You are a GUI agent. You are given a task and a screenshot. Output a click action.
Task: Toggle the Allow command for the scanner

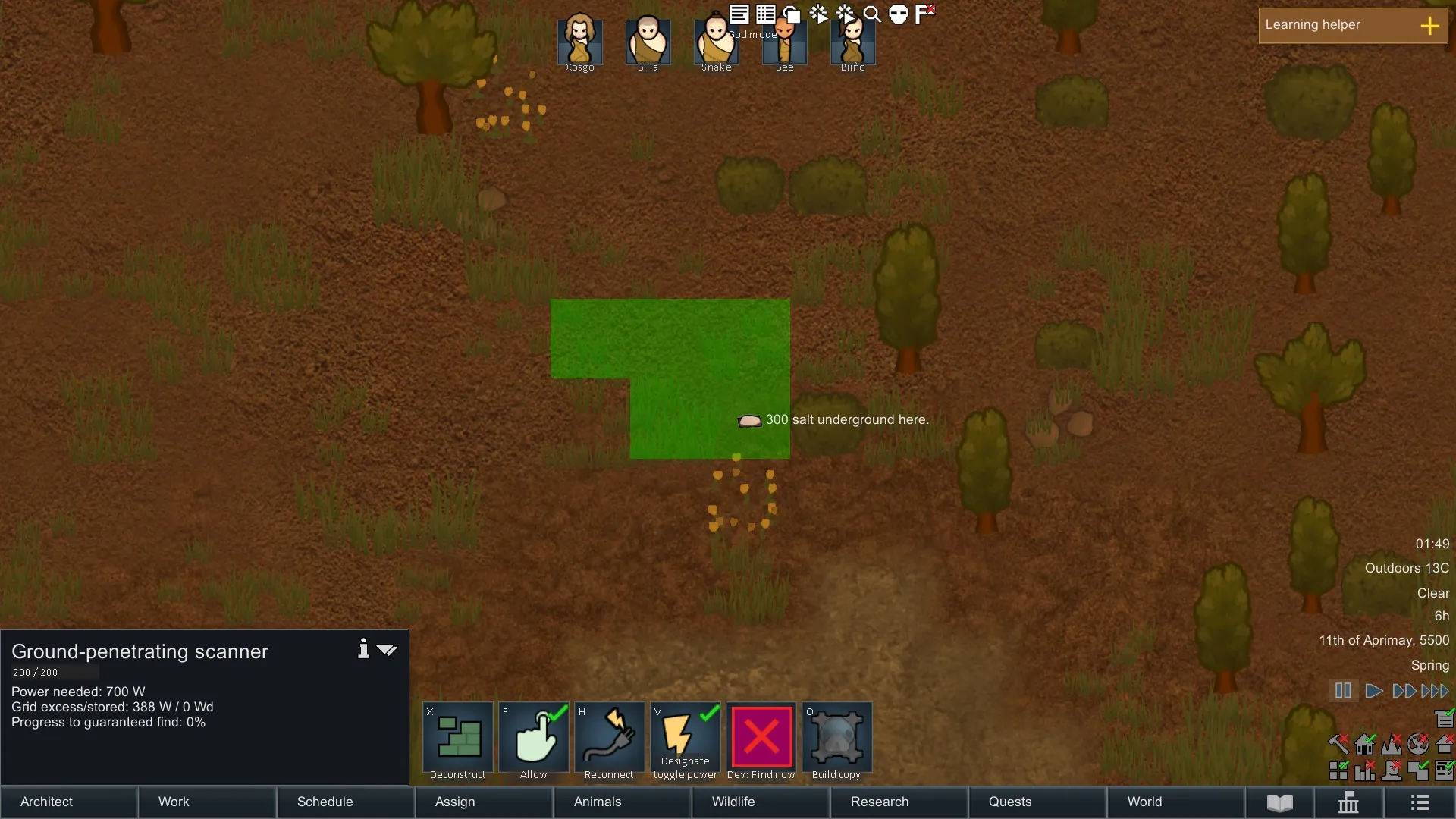coord(534,738)
